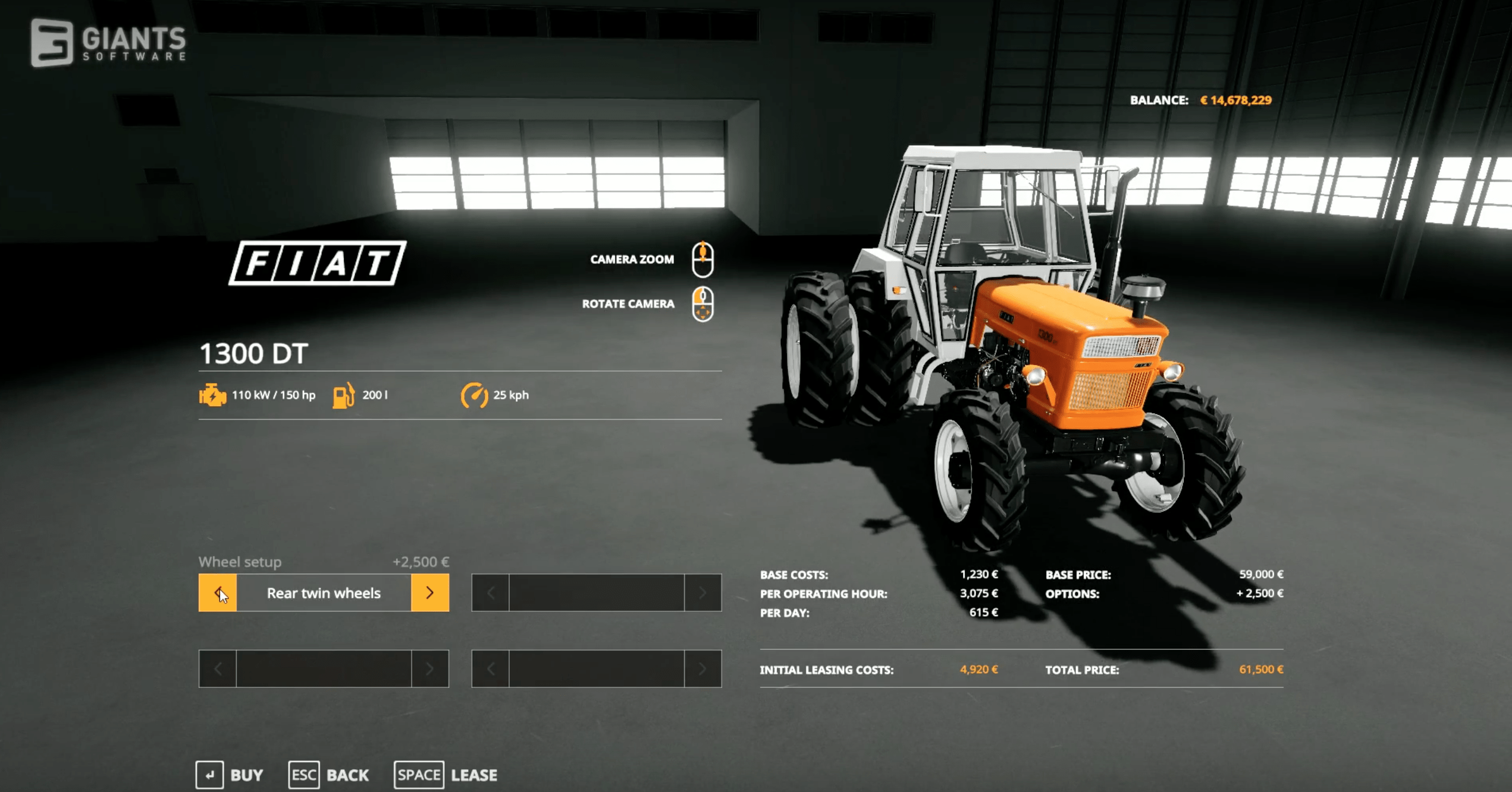
Task: Lease the tractor instead of buying
Action: [x=446, y=775]
